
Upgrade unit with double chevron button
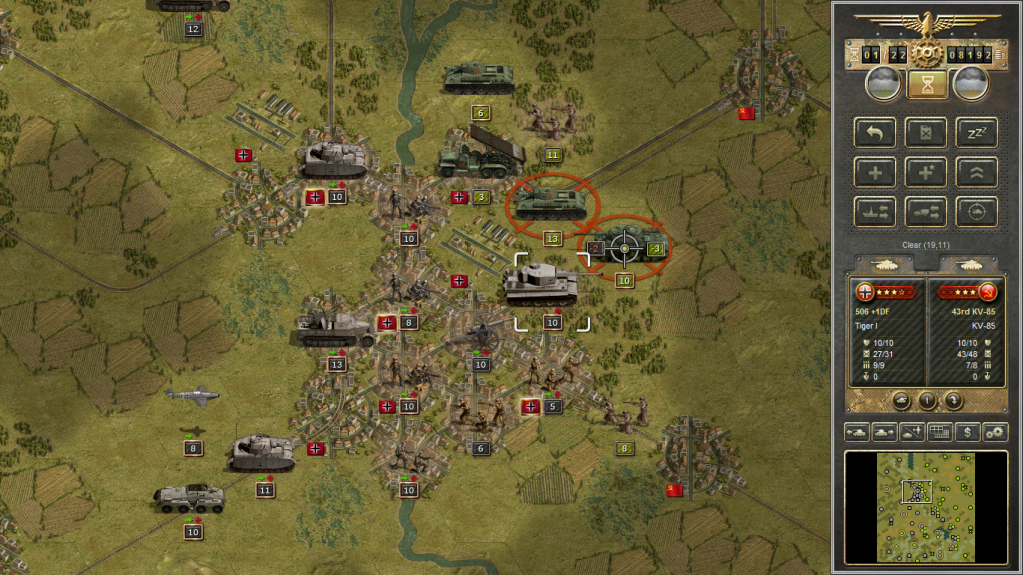click(x=976, y=172)
